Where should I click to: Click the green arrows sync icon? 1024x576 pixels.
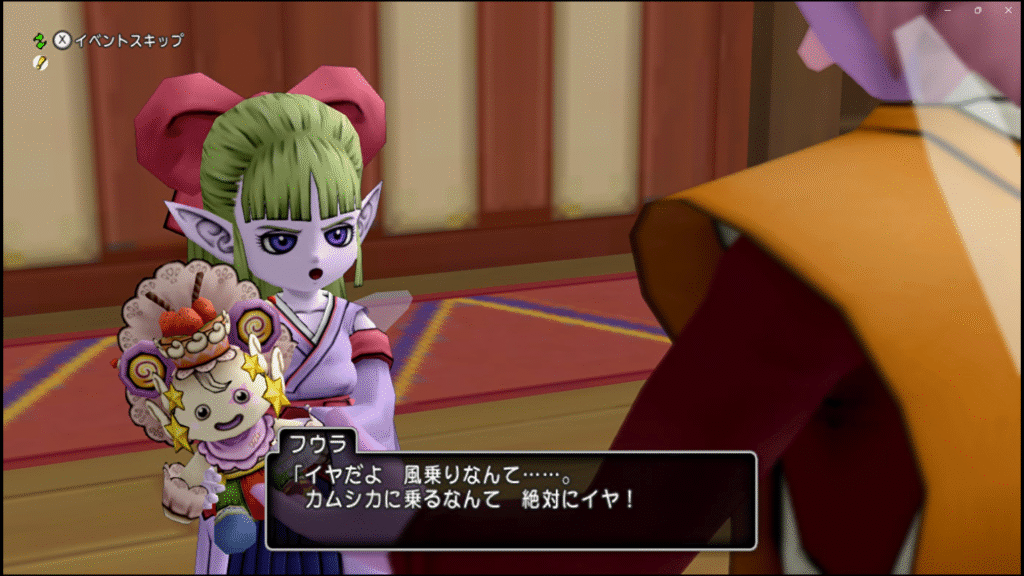[40, 41]
